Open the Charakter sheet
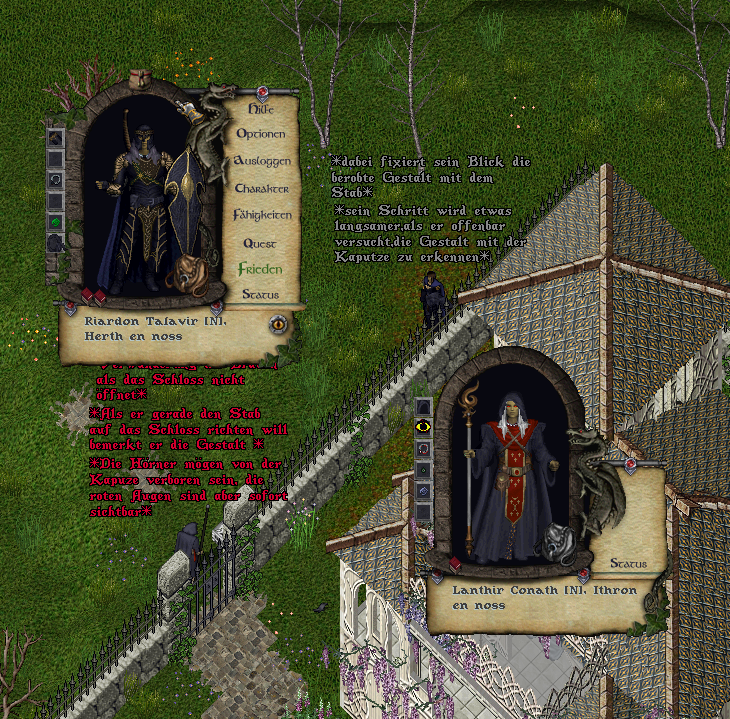 [262, 188]
